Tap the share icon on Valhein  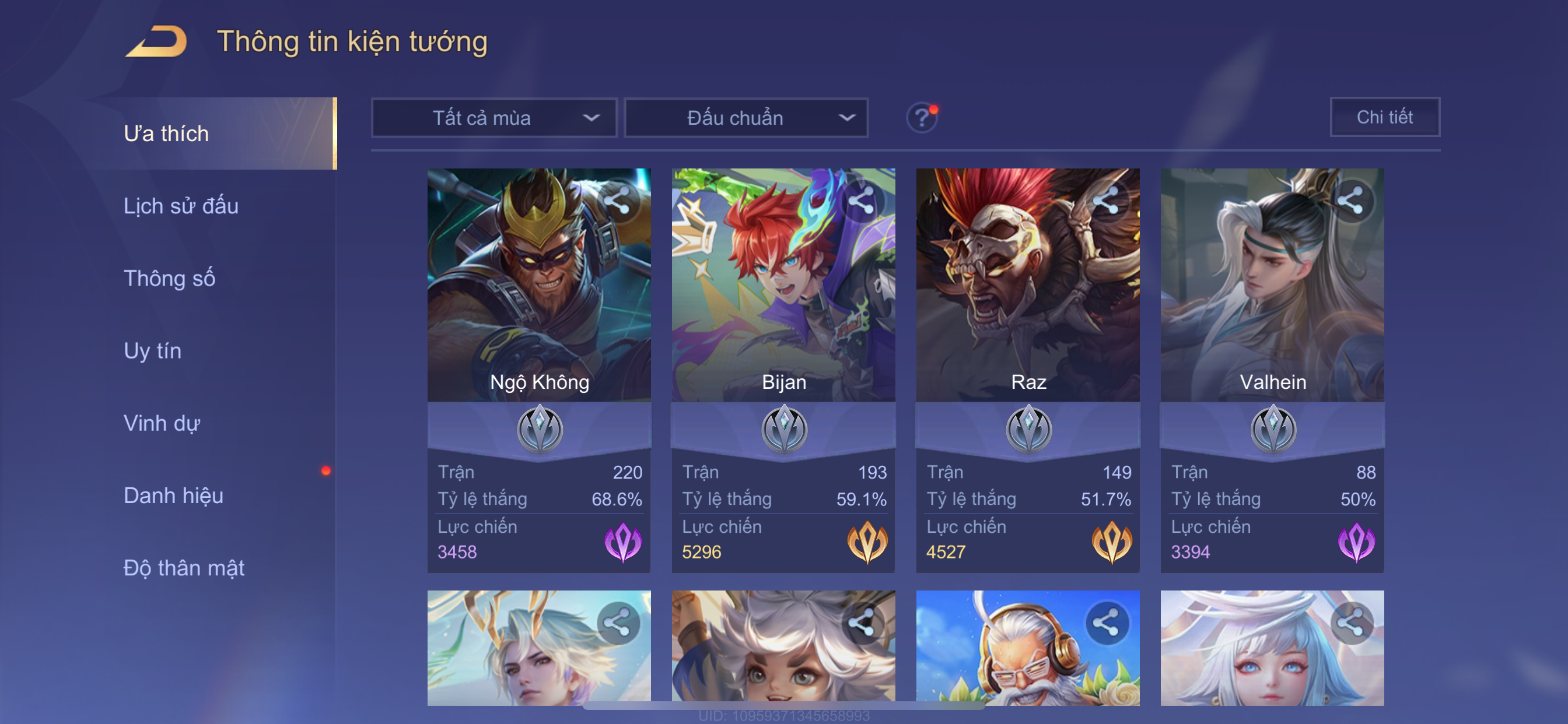(x=1350, y=201)
